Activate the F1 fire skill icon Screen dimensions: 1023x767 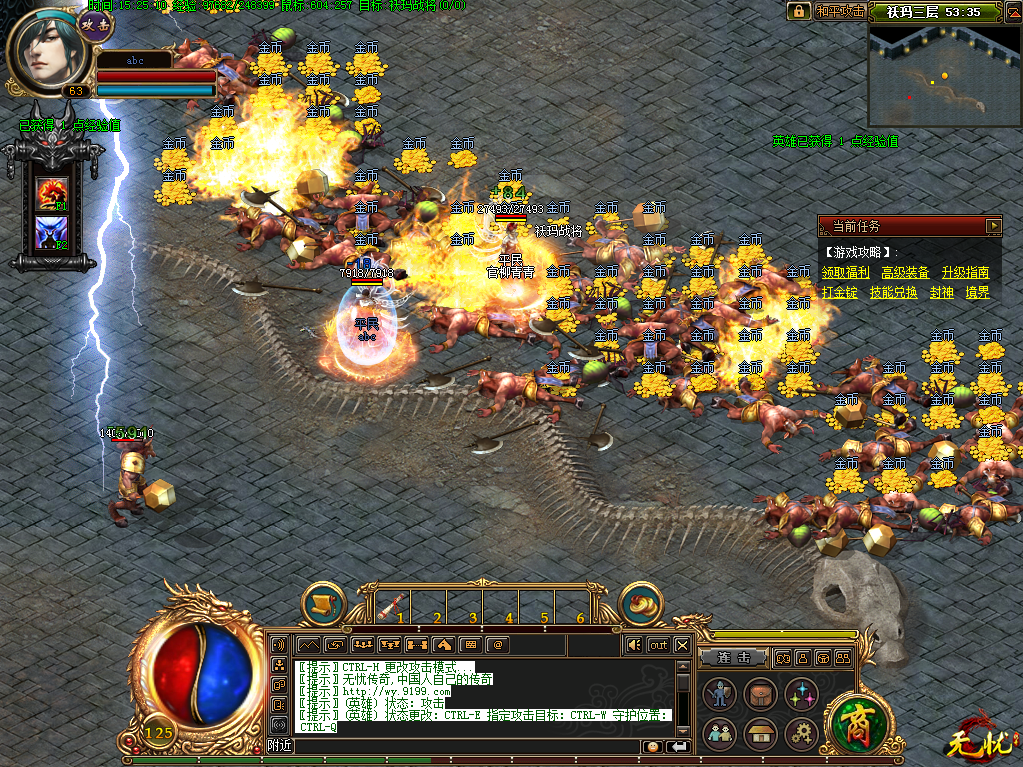pyautogui.click(x=51, y=193)
